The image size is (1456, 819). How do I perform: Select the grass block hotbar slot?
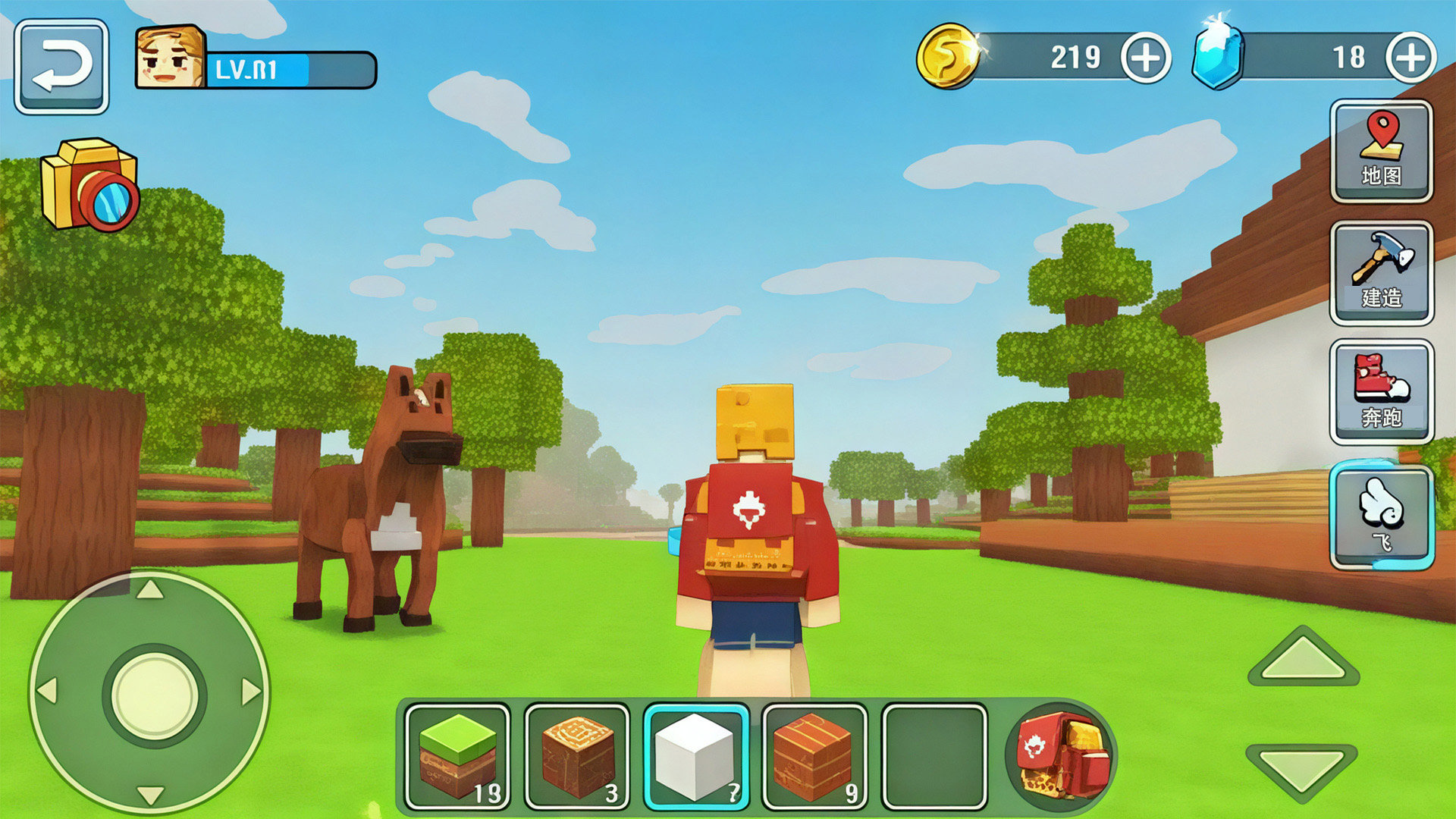click(457, 757)
